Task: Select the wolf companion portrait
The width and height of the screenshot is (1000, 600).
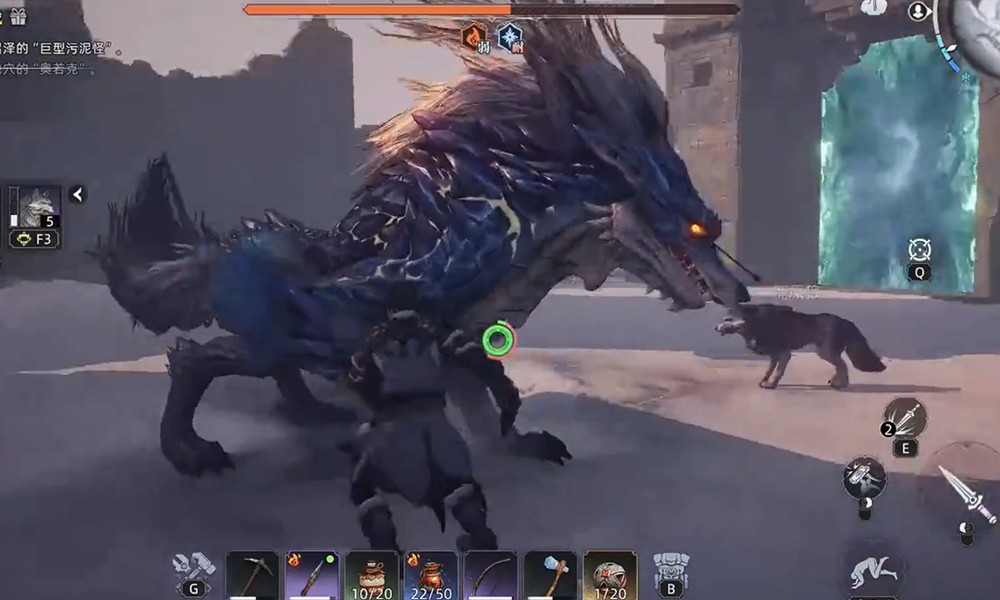Action: (38, 207)
